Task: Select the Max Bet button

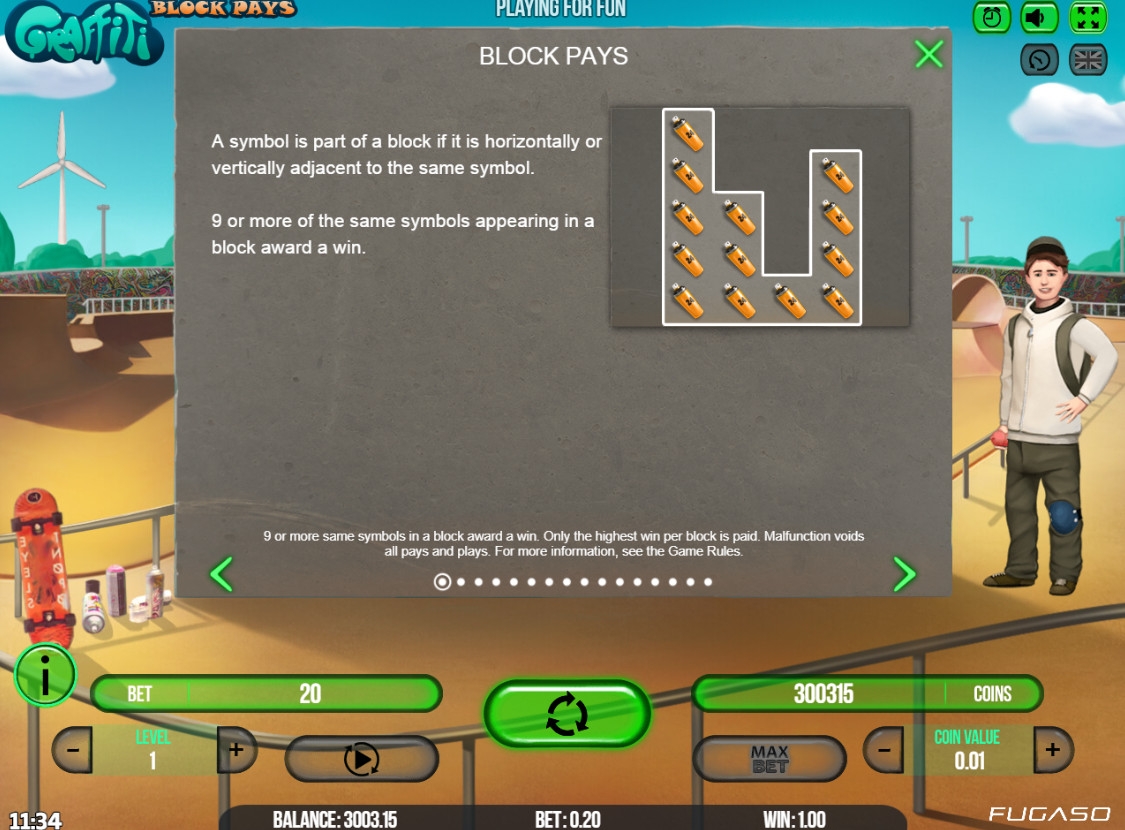Action: pos(769,759)
